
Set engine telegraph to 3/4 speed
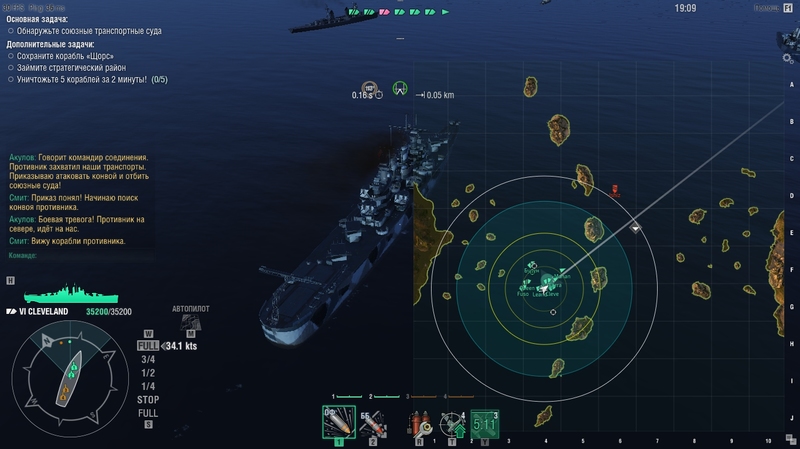pyautogui.click(x=148, y=360)
